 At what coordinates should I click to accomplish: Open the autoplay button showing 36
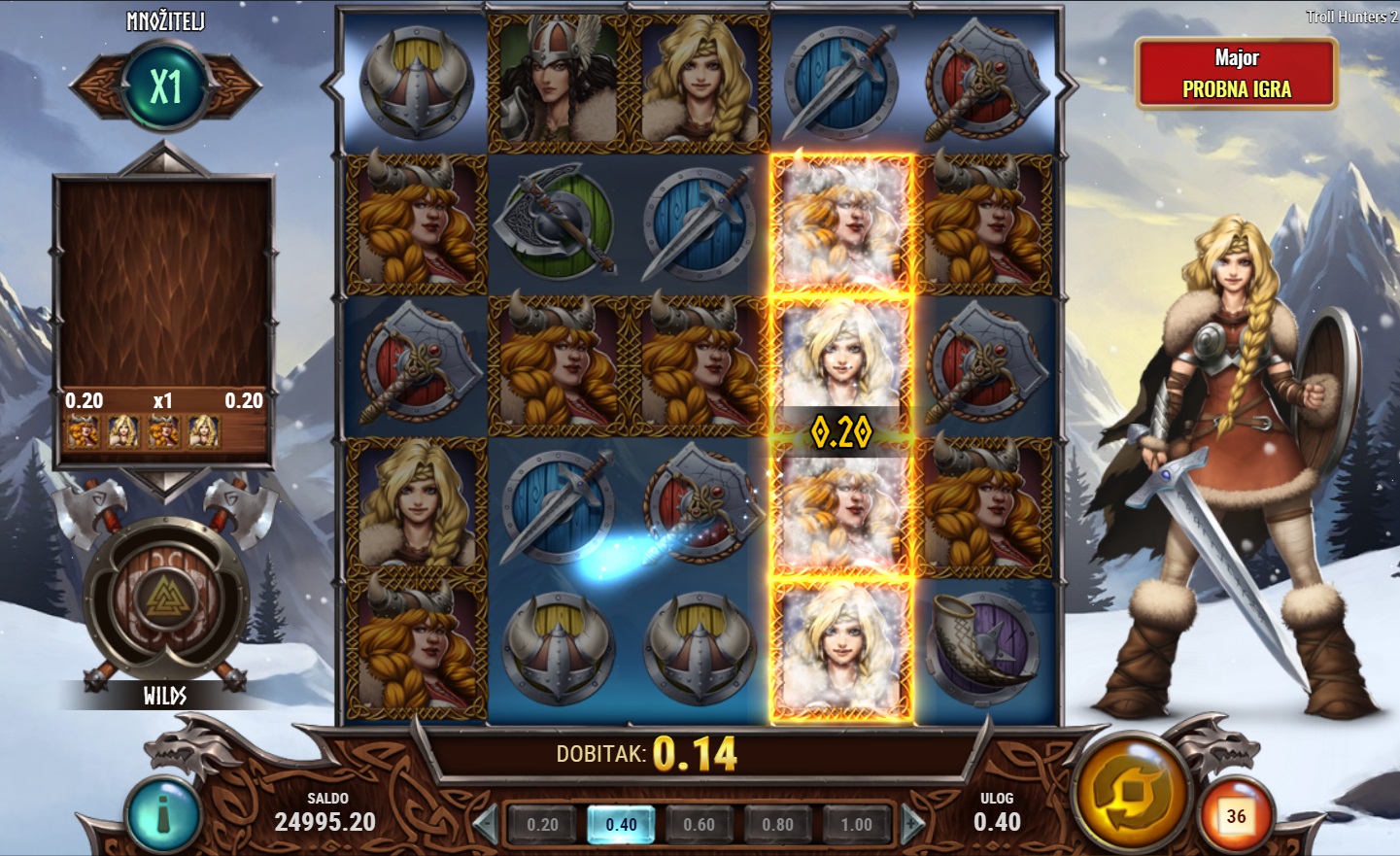(x=1235, y=816)
